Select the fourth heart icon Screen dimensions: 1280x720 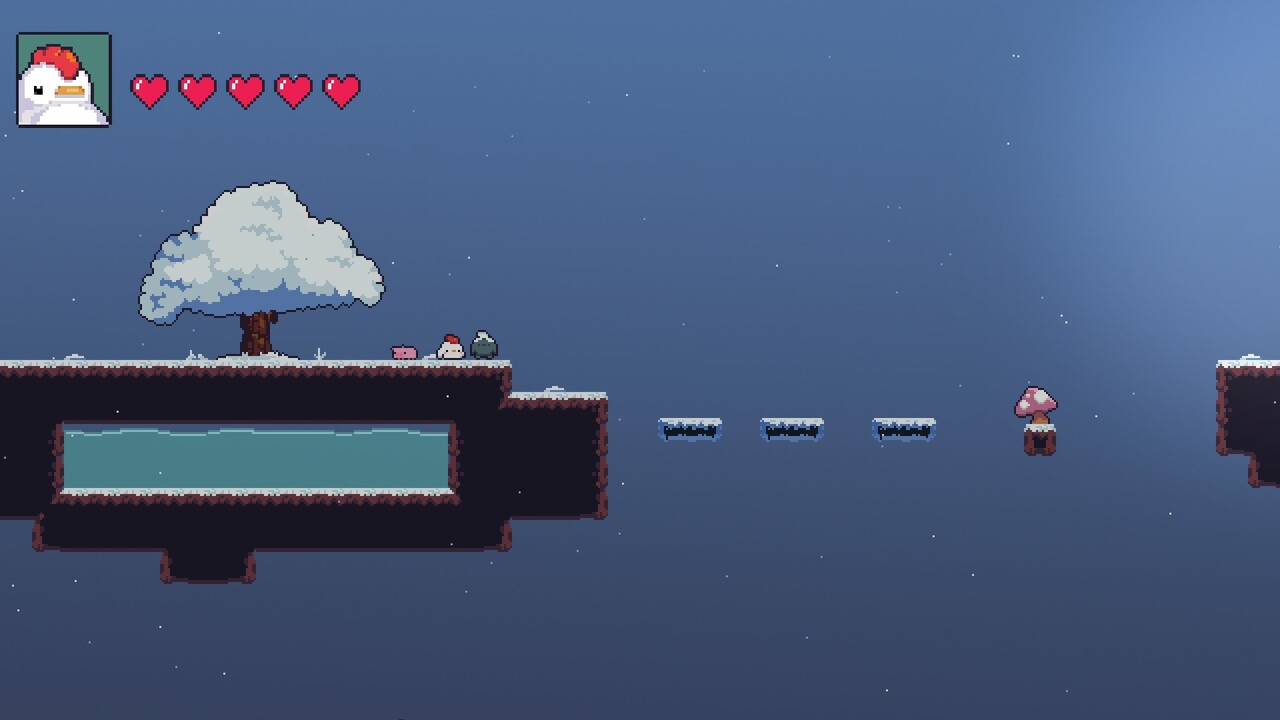point(295,89)
